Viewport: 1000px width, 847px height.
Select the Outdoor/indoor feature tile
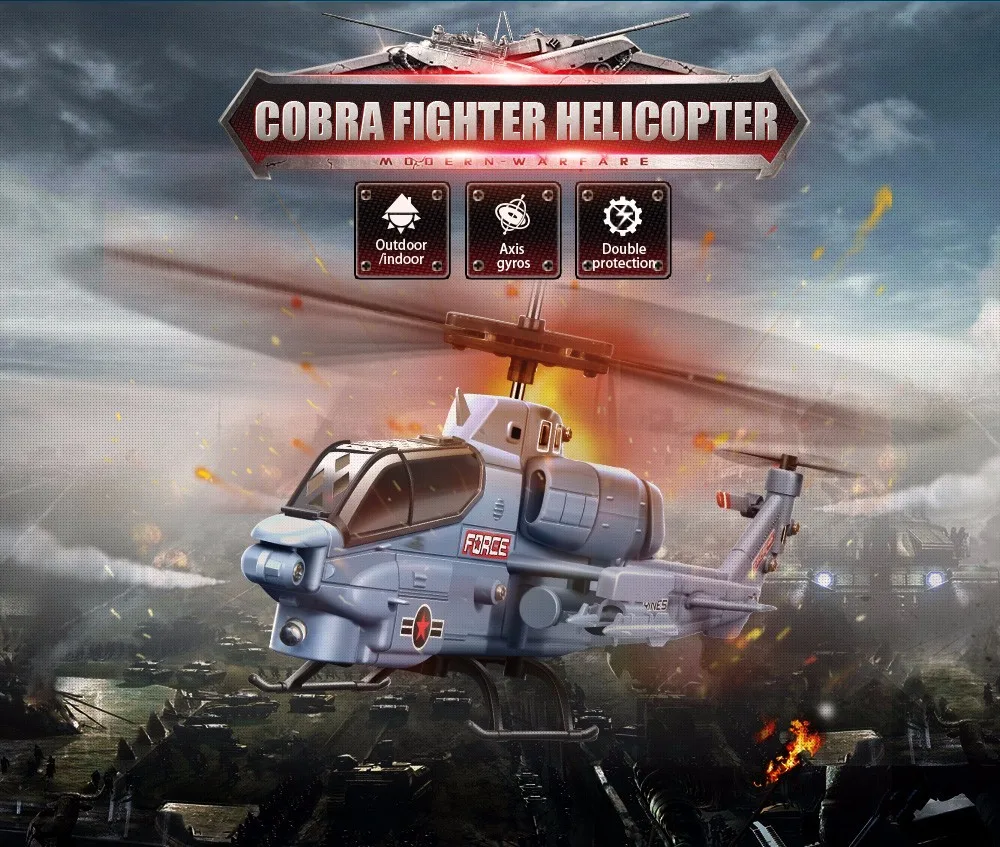(x=401, y=230)
